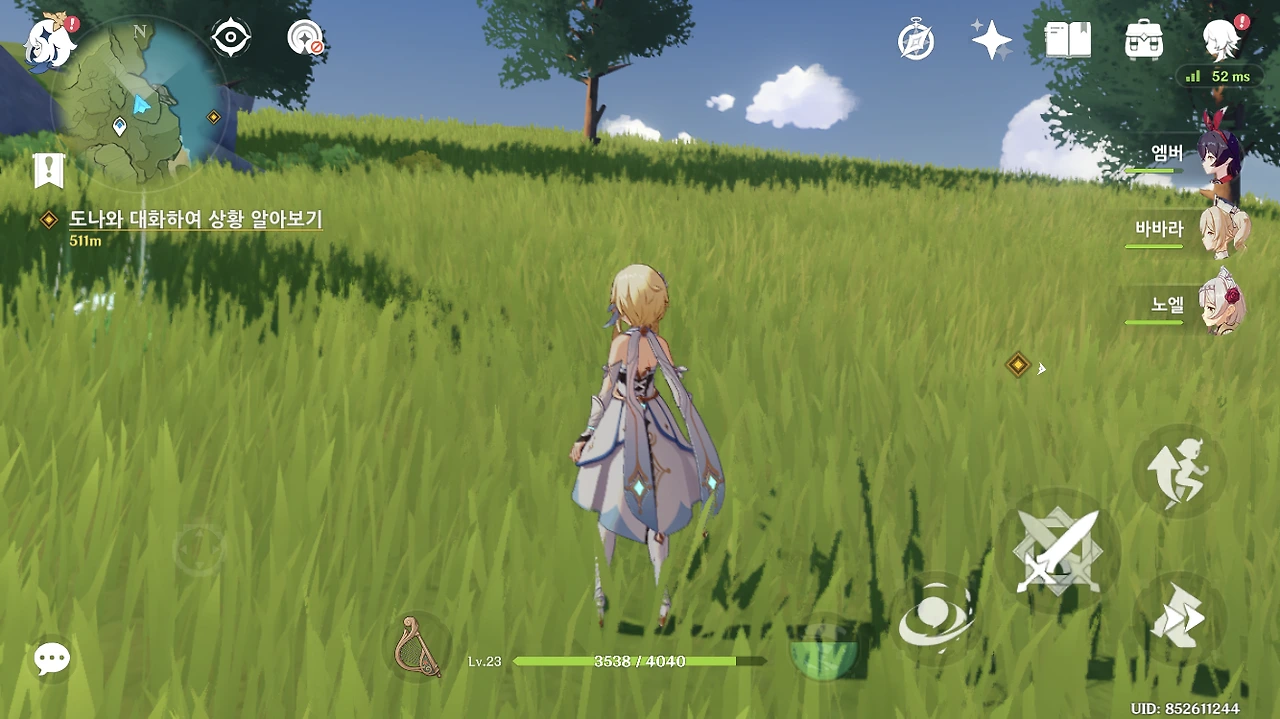1280x719 pixels.
Task: Open the character profile head icon
Action: coord(1222,40)
